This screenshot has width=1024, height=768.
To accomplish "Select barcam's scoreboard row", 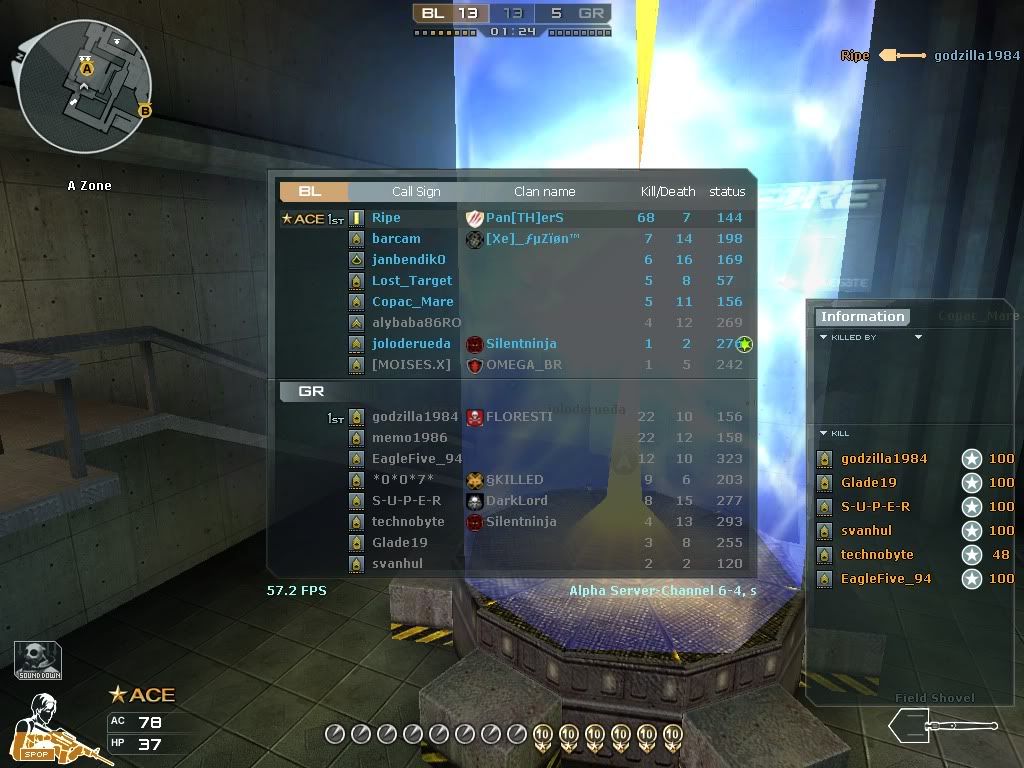I will point(396,239).
